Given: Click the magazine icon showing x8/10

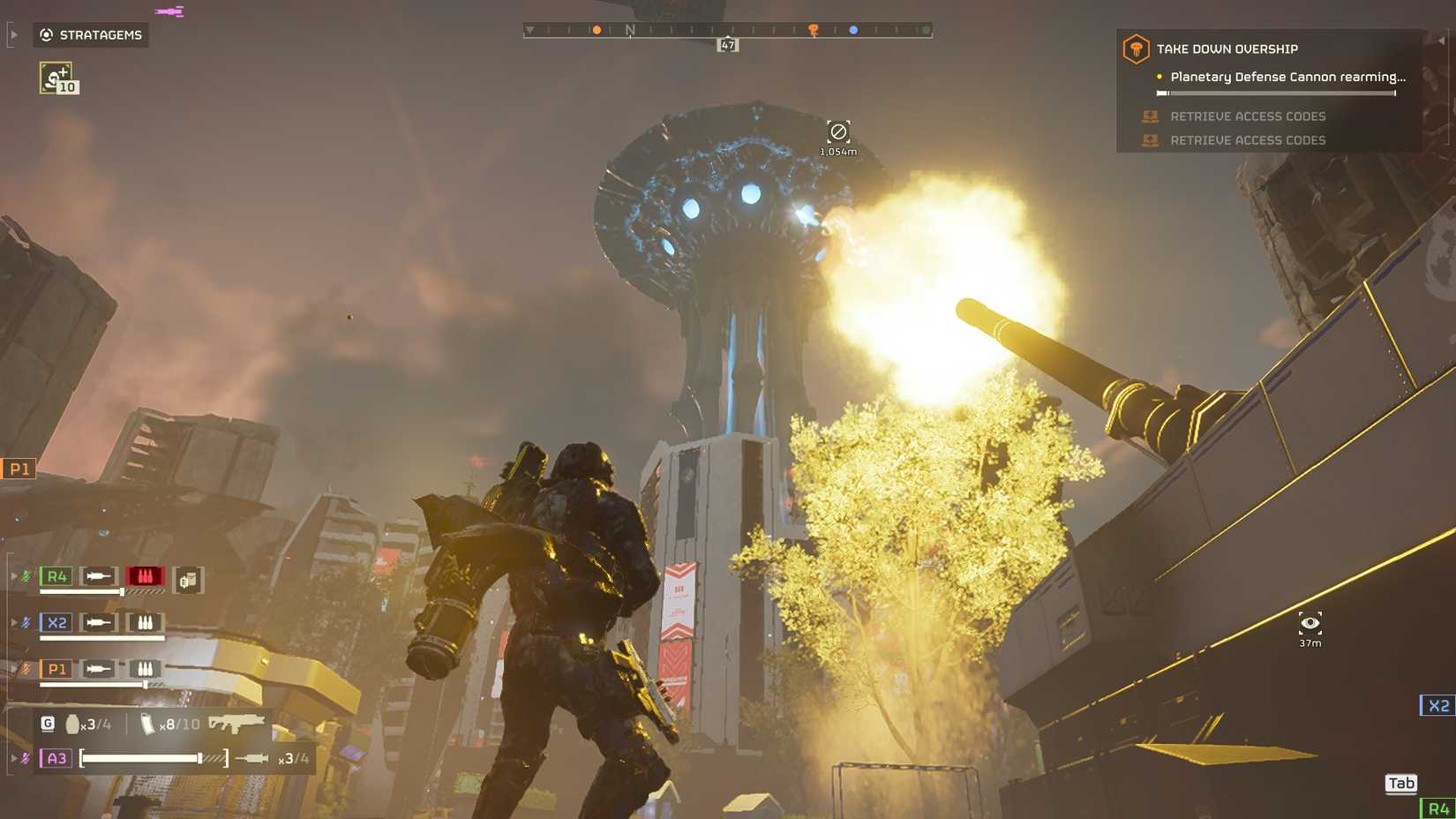Looking at the screenshot, I should tap(146, 725).
